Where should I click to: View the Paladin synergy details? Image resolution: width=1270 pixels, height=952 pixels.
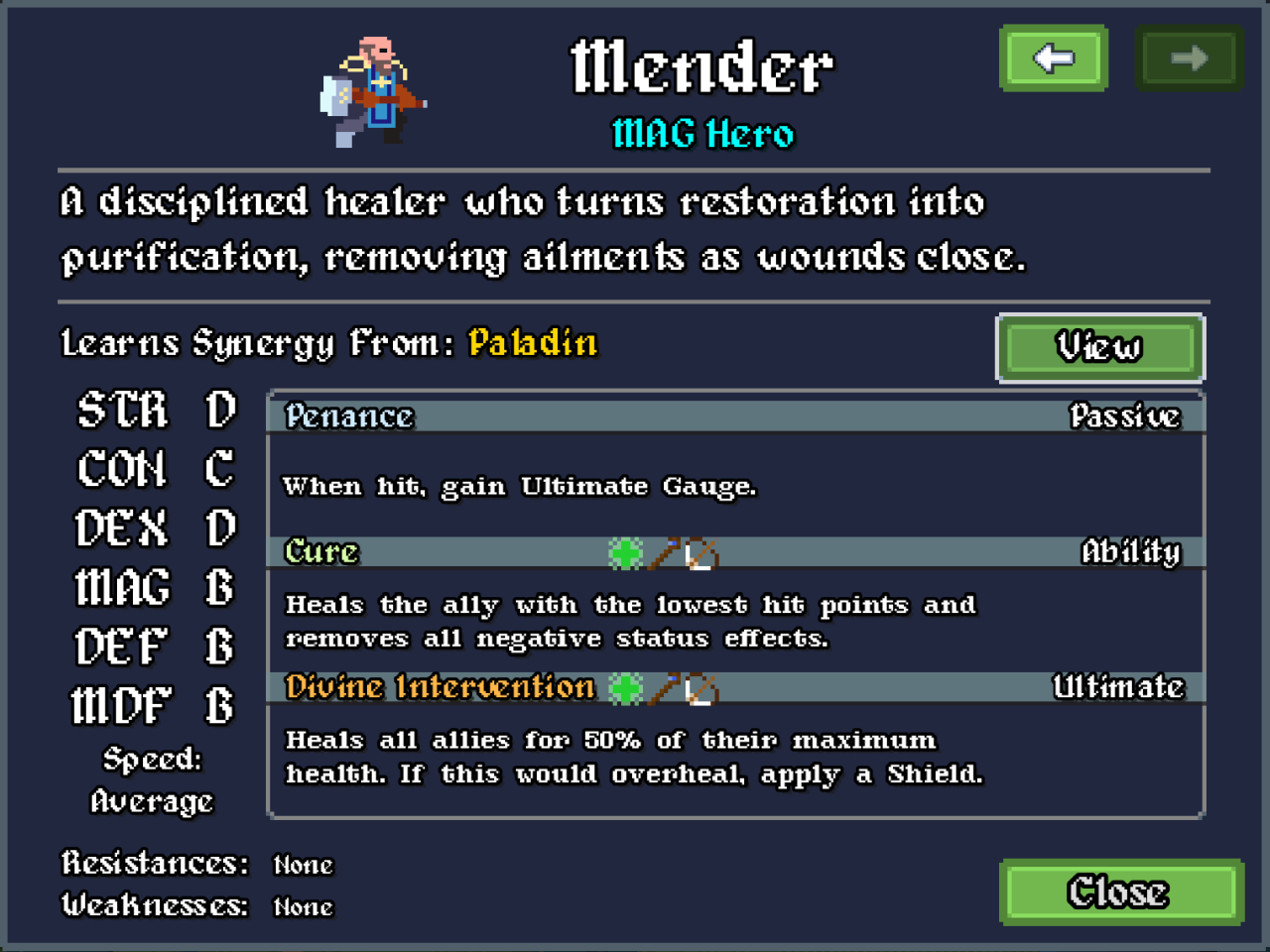(x=1099, y=347)
